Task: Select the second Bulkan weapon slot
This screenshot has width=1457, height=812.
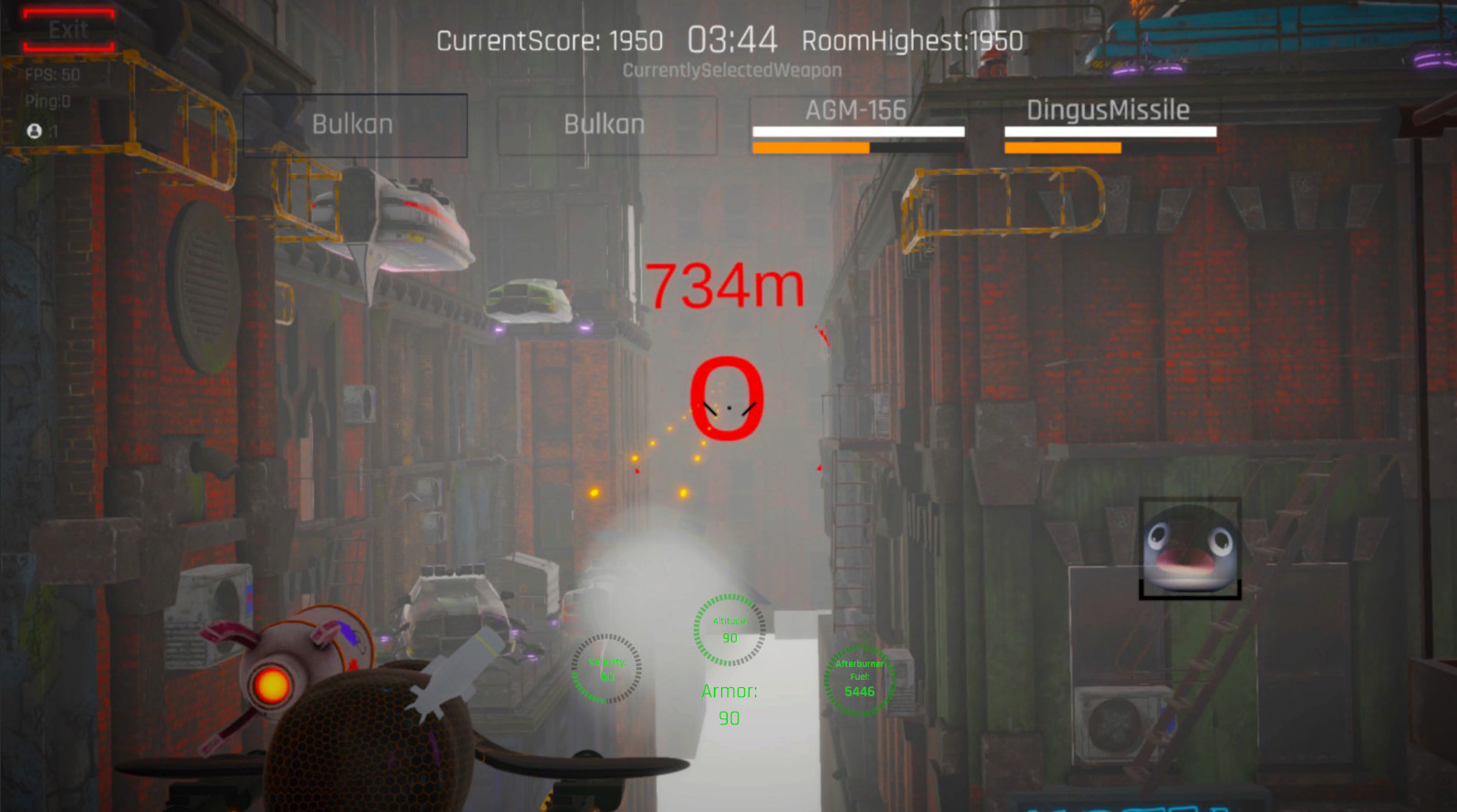Action: click(x=604, y=125)
